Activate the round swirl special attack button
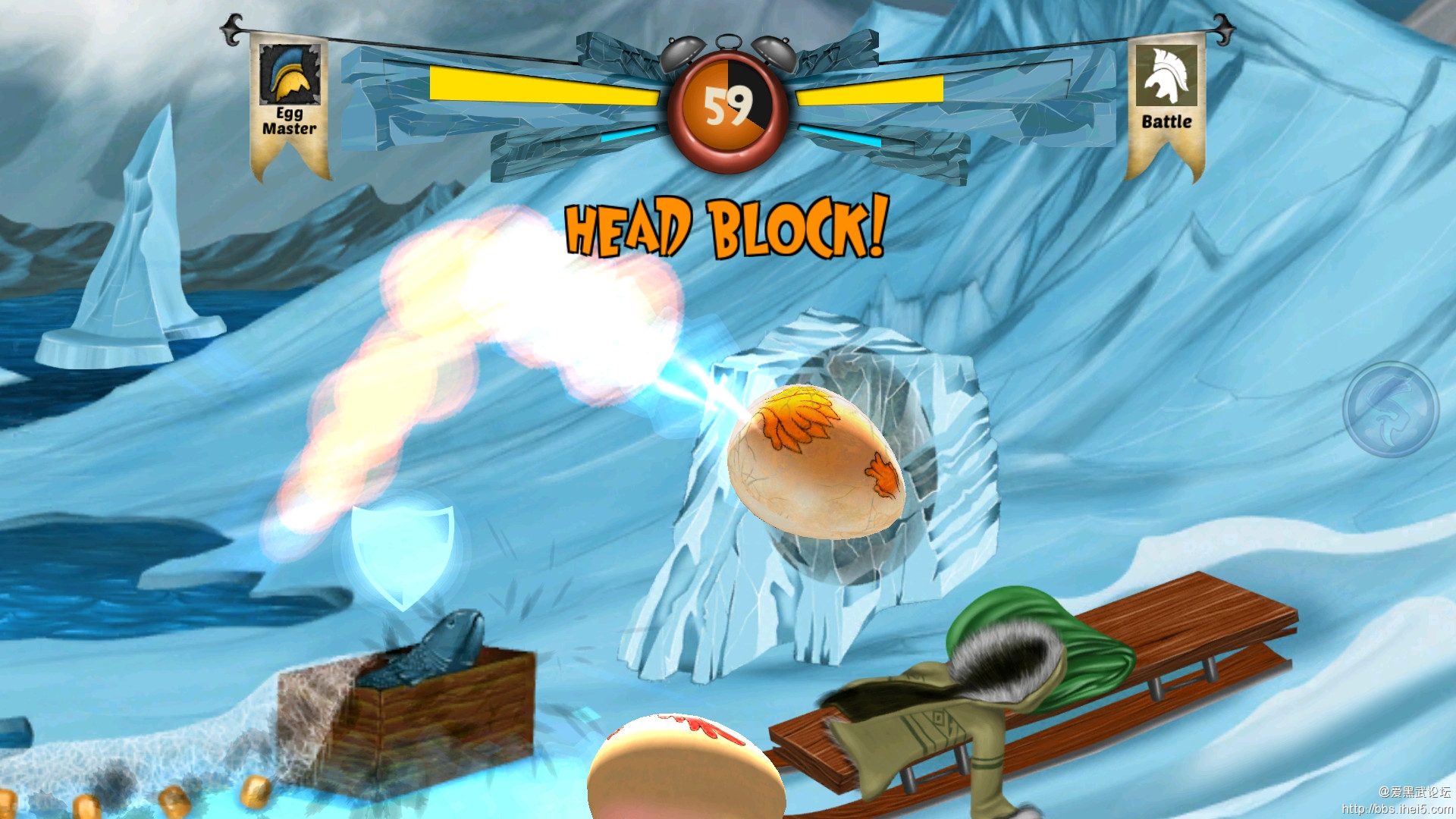The height and width of the screenshot is (819, 1456). point(1390,409)
